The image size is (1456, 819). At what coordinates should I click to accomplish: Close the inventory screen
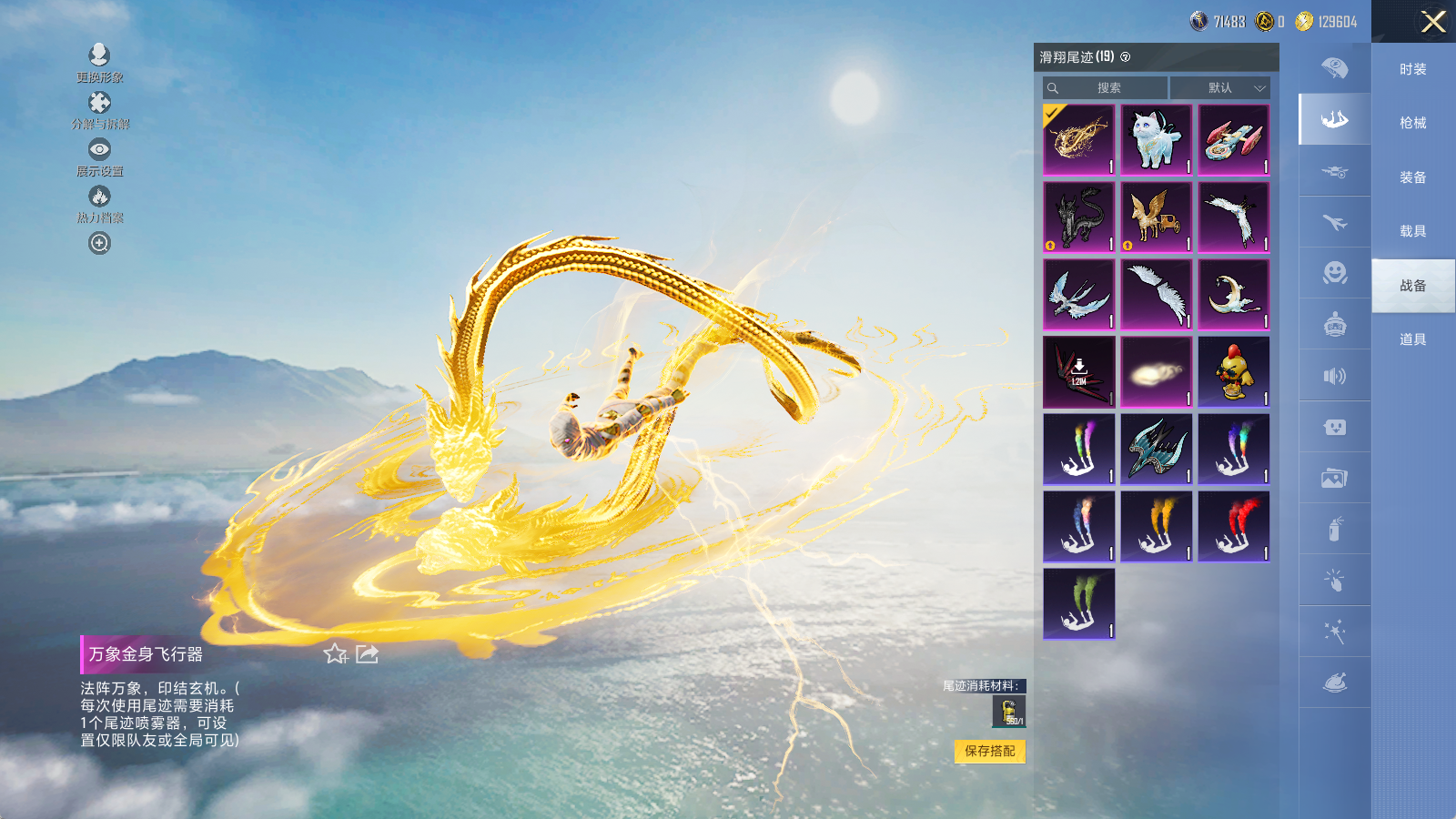pyautogui.click(x=1433, y=22)
